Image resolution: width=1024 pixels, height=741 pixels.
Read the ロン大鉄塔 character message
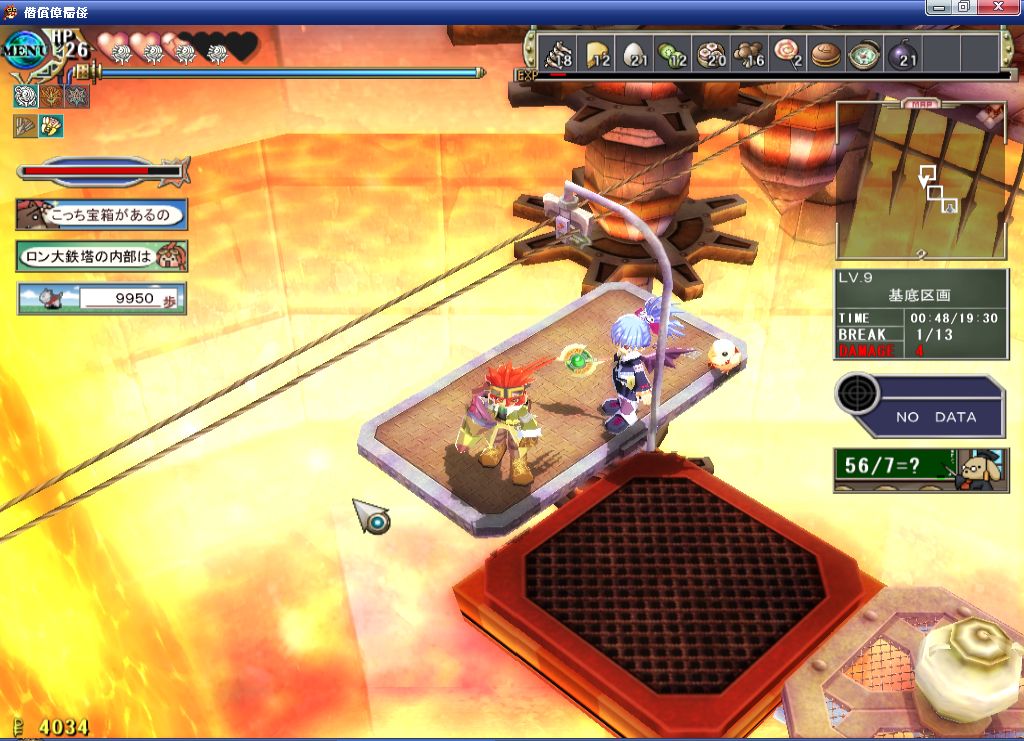point(101,256)
